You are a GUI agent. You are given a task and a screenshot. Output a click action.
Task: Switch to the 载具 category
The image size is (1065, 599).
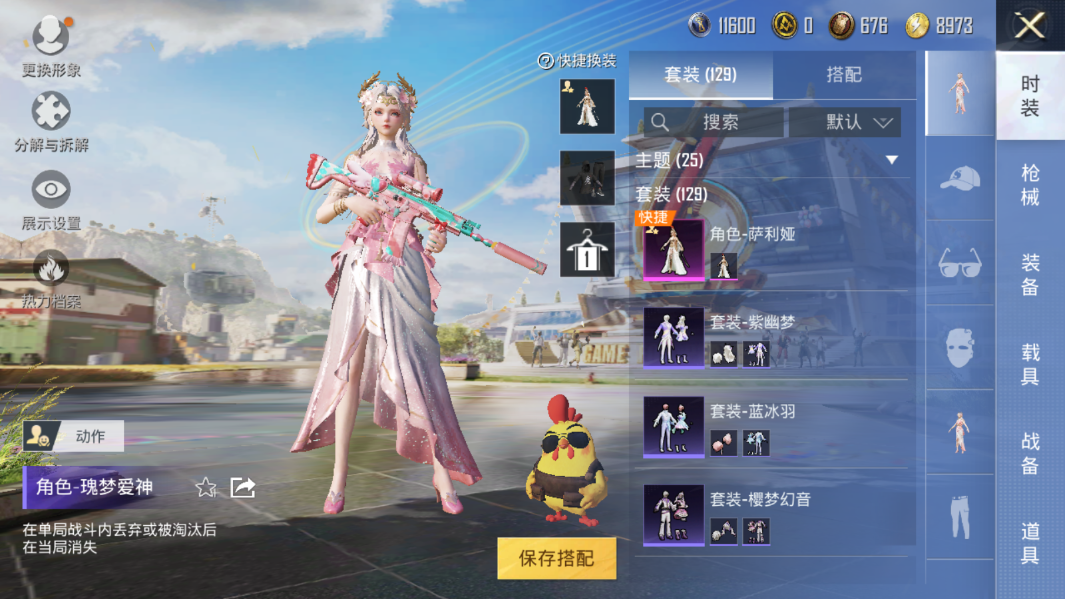(x=1030, y=364)
